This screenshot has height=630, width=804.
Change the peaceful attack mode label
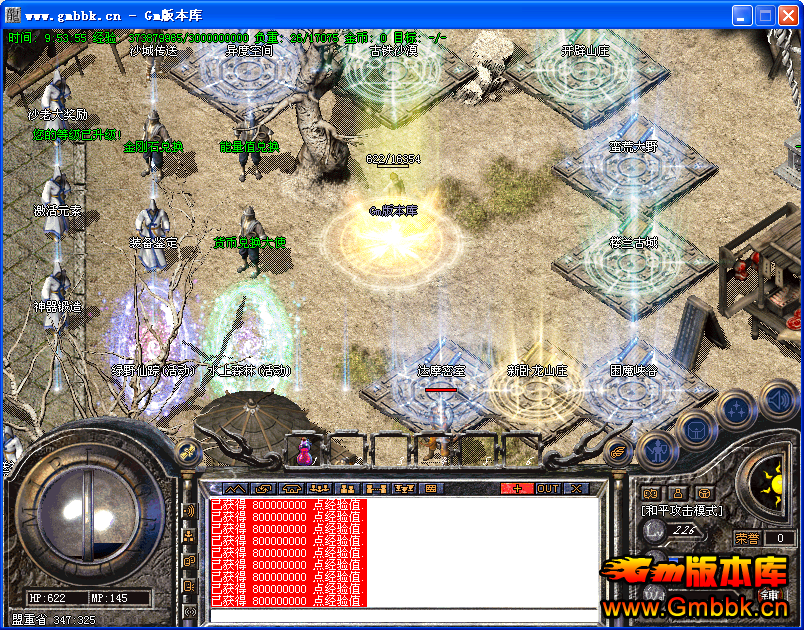click(682, 510)
